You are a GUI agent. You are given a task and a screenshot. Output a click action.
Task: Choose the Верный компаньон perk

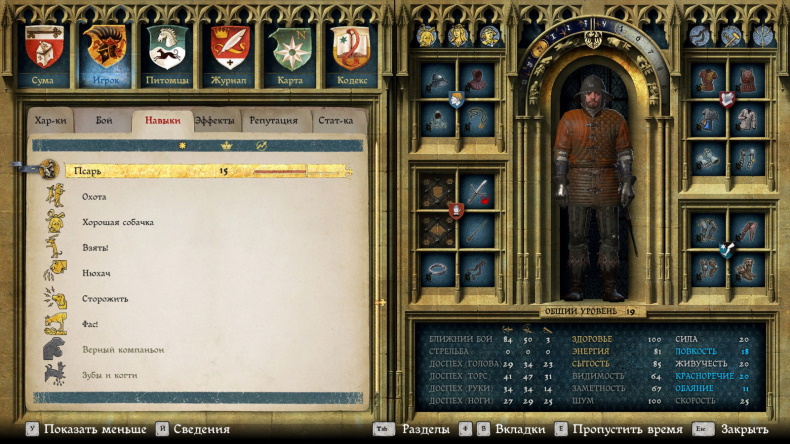click(x=122, y=350)
